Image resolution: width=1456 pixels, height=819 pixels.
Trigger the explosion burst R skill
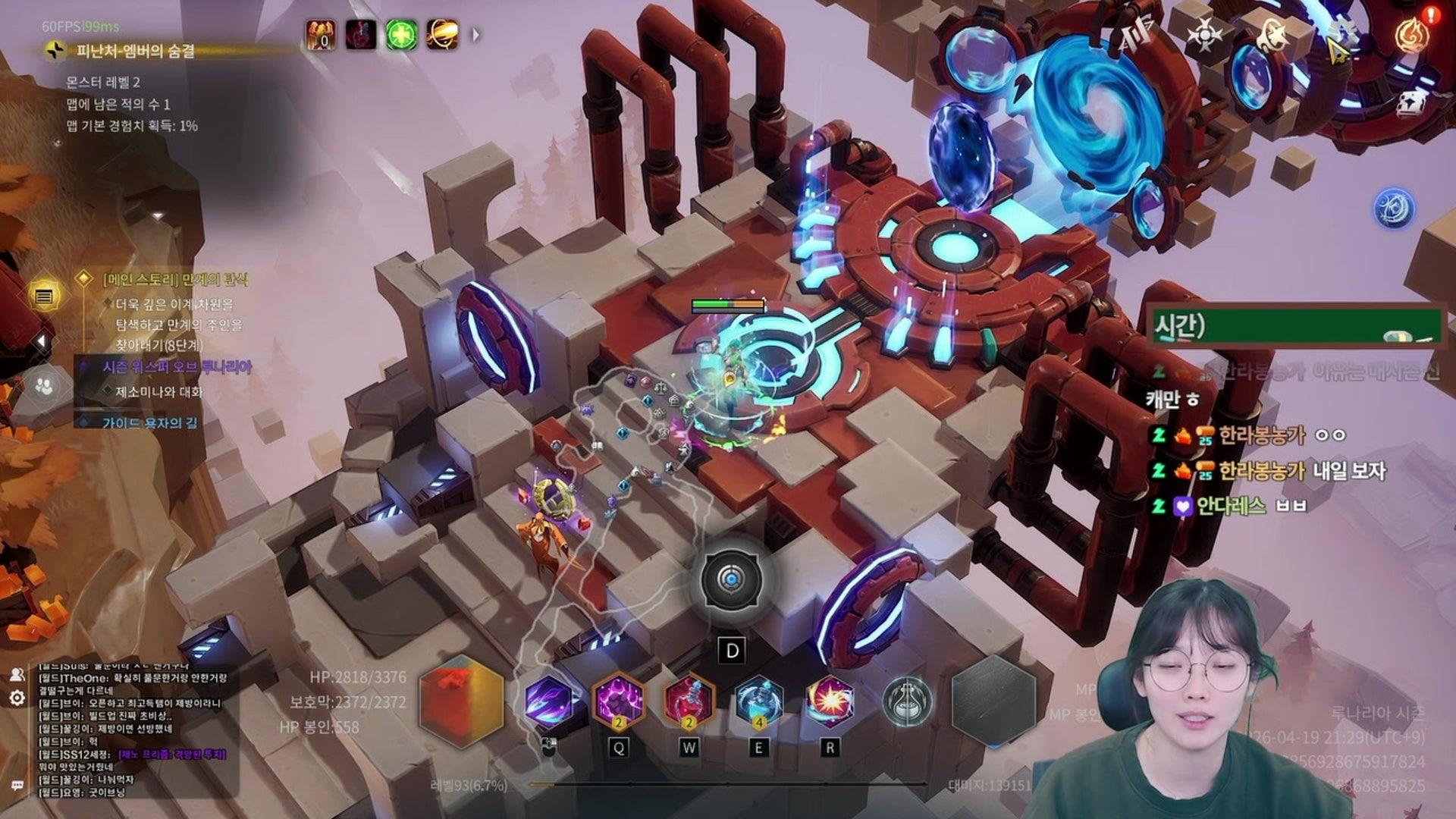(x=830, y=701)
